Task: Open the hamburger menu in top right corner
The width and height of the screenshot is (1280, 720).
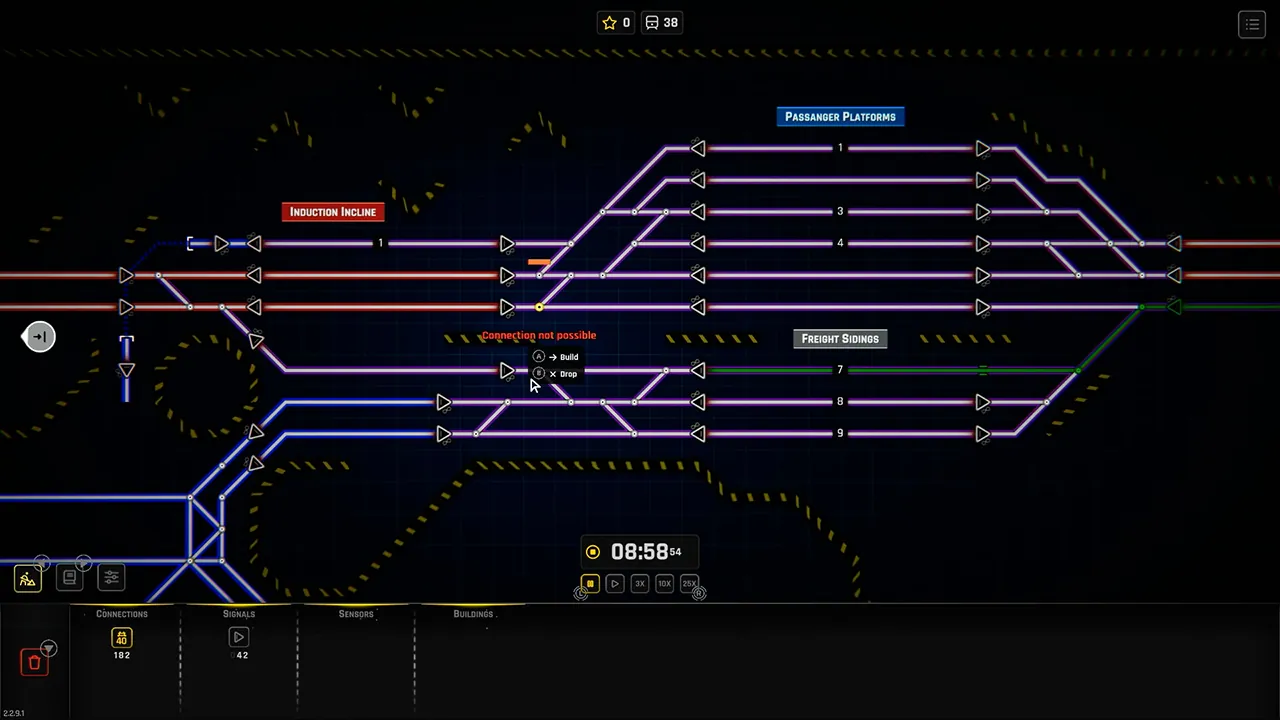Action: click(1252, 24)
